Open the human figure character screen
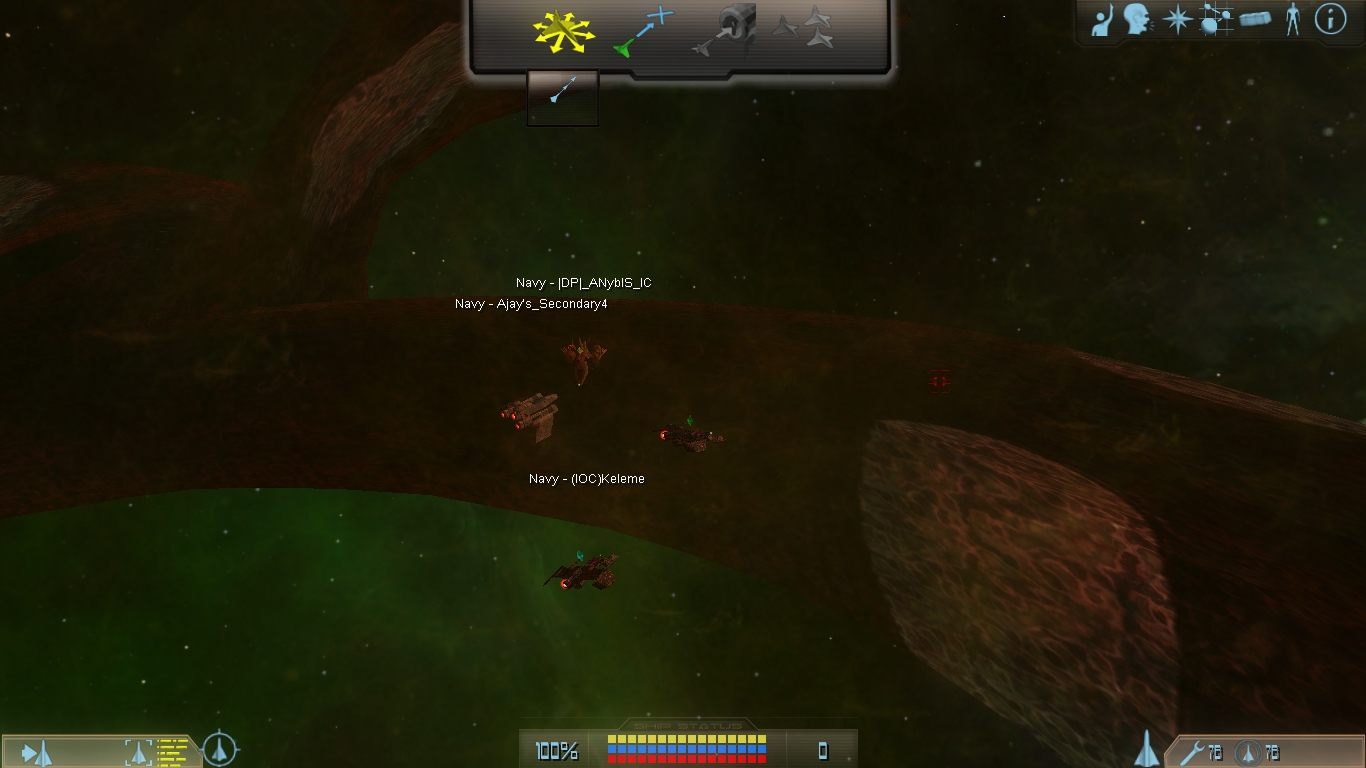 click(x=1292, y=20)
